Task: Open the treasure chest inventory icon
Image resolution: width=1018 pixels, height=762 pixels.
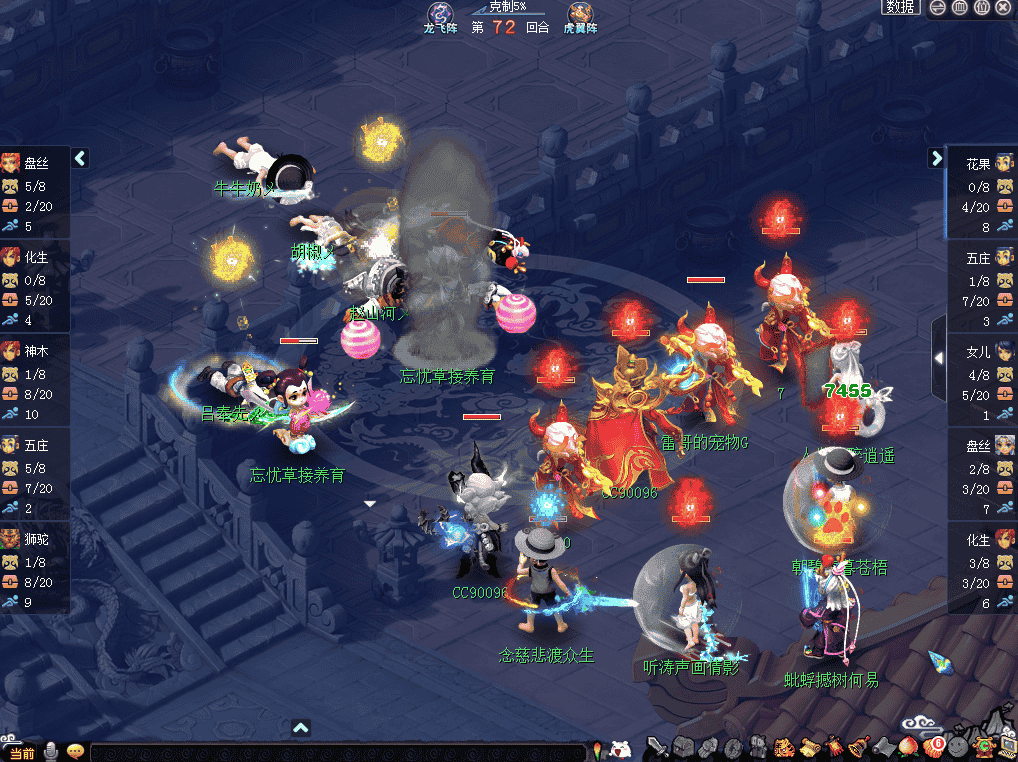Action: coord(683,746)
